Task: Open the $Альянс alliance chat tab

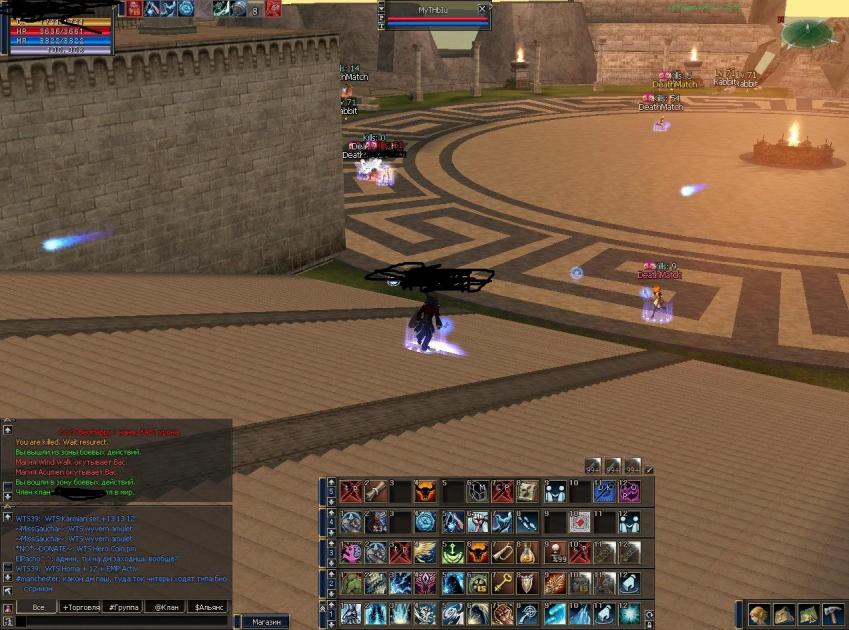Action: [x=208, y=607]
